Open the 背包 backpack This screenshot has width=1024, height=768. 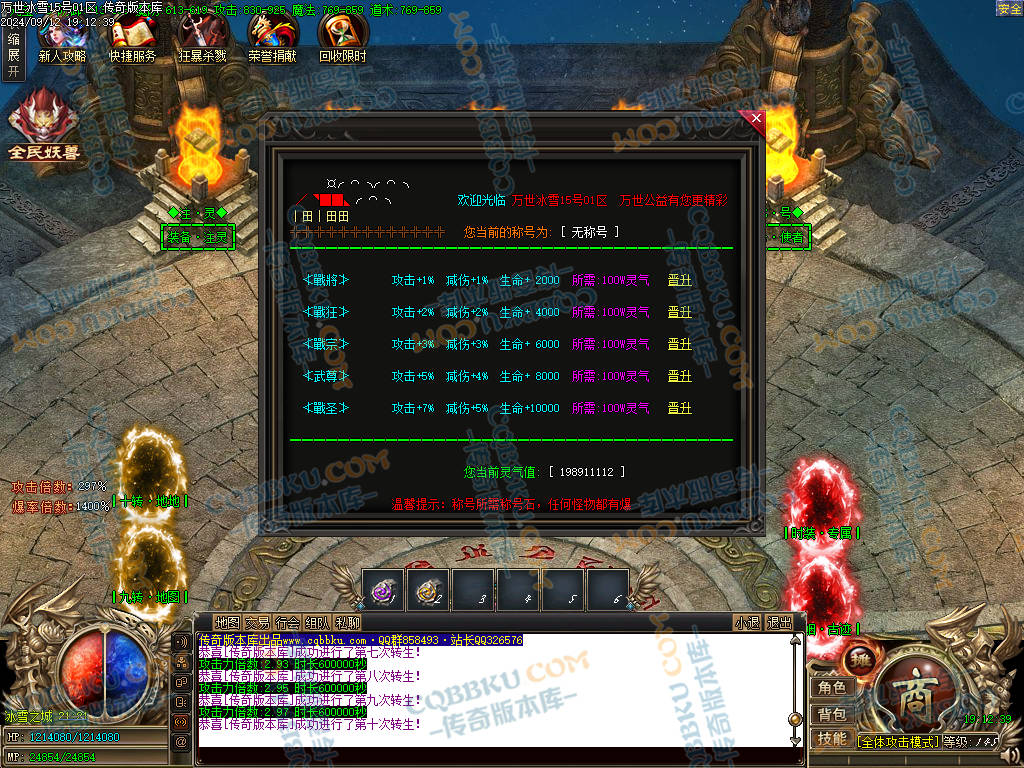coord(832,714)
